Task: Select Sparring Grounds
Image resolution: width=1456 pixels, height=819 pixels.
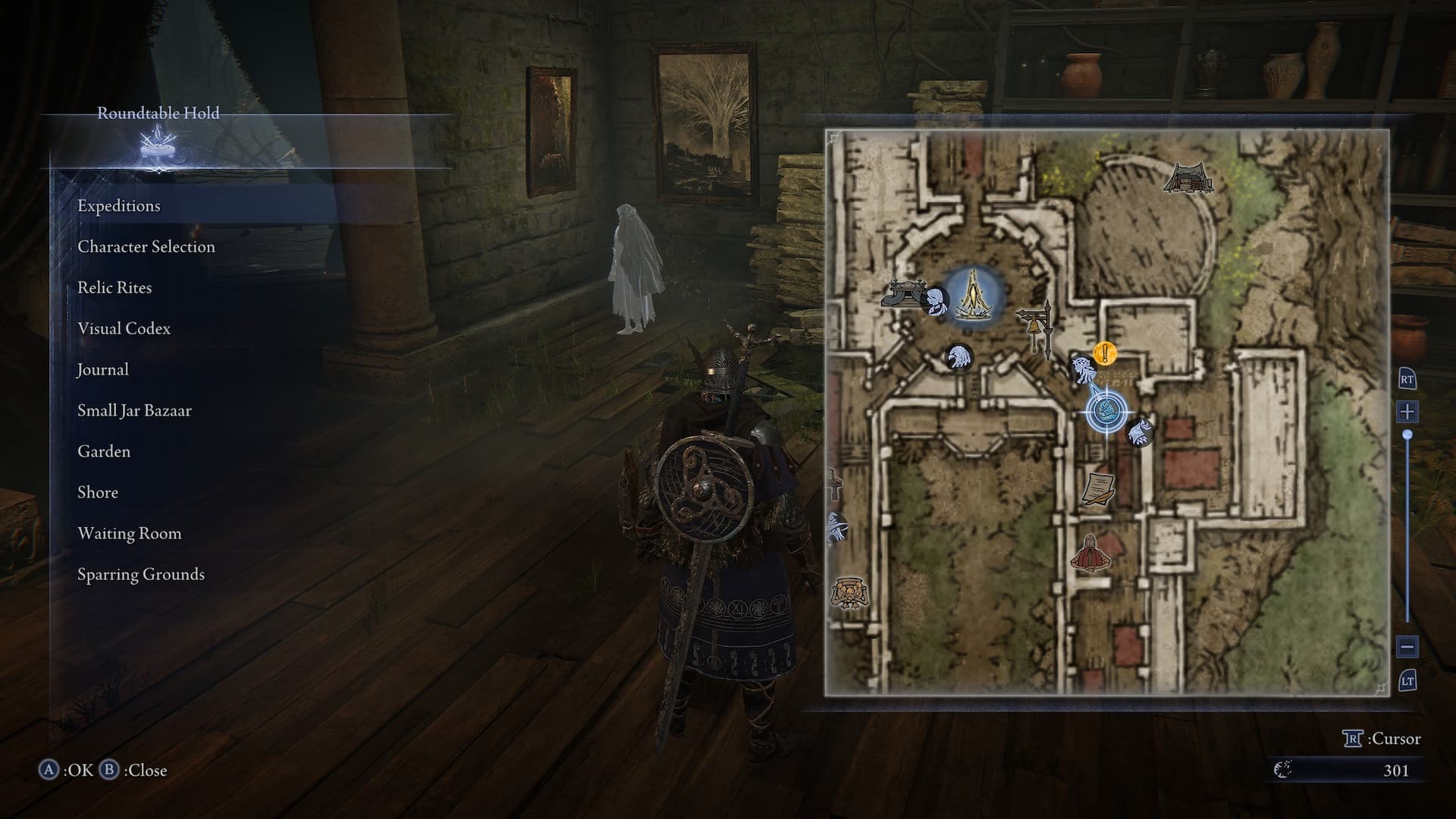Action: 141,575
